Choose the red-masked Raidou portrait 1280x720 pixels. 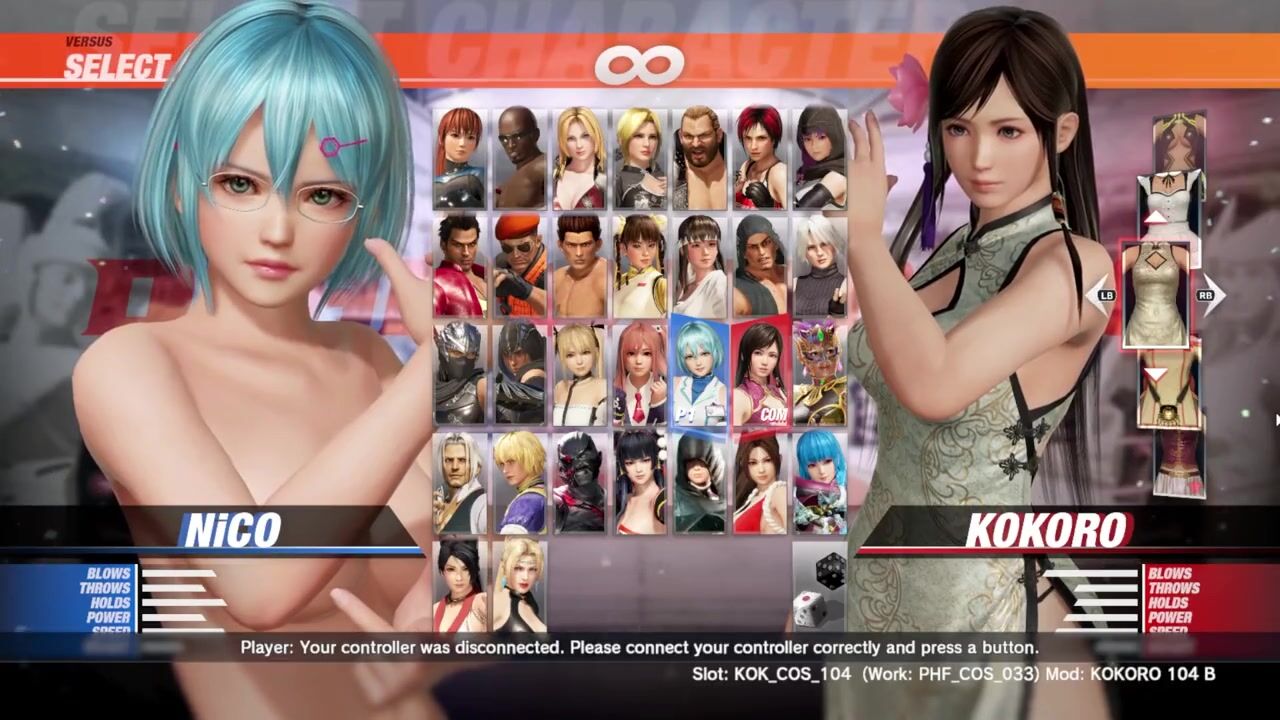click(580, 482)
